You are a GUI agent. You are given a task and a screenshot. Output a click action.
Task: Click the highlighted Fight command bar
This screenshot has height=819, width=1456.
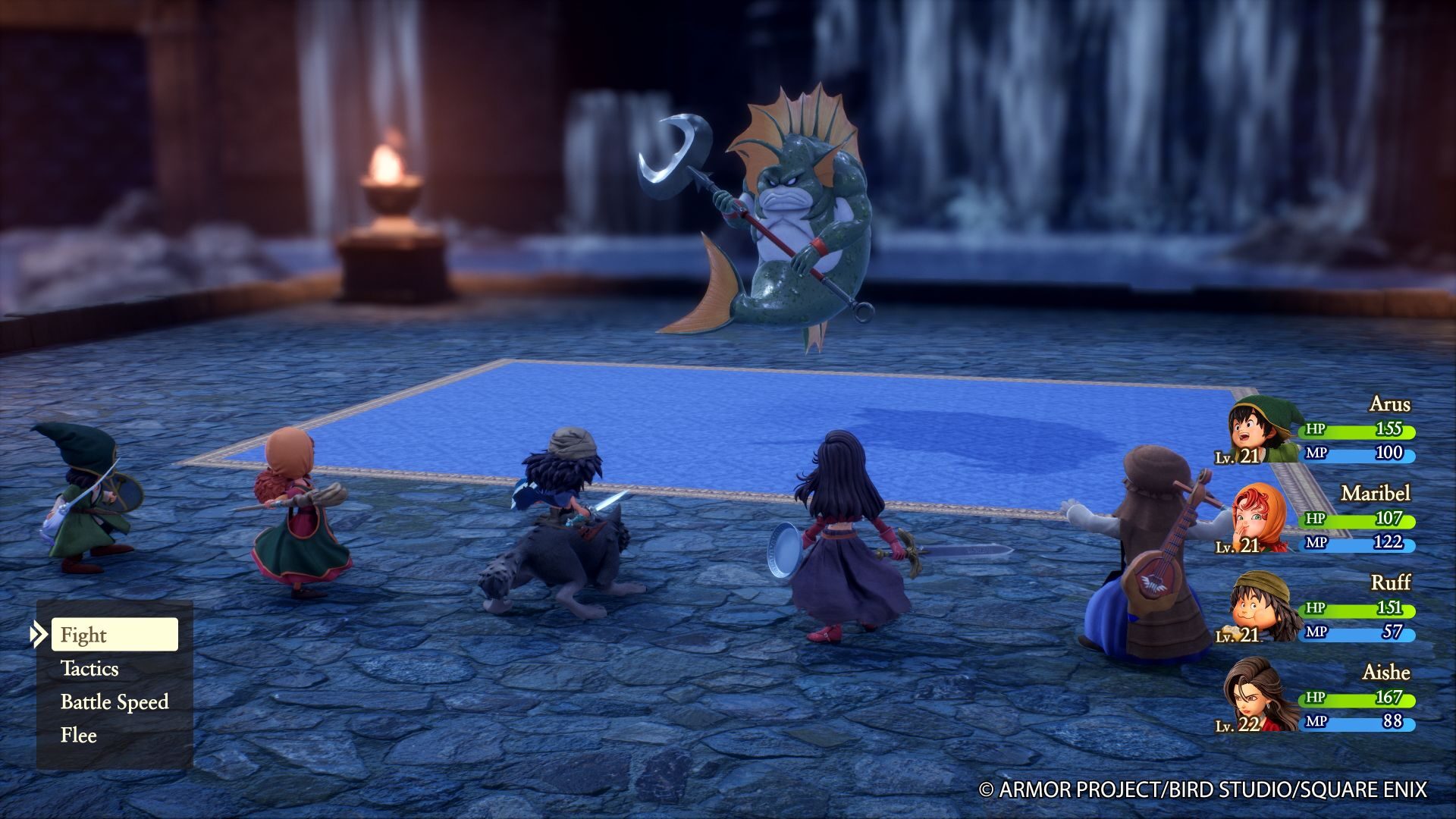click(115, 635)
